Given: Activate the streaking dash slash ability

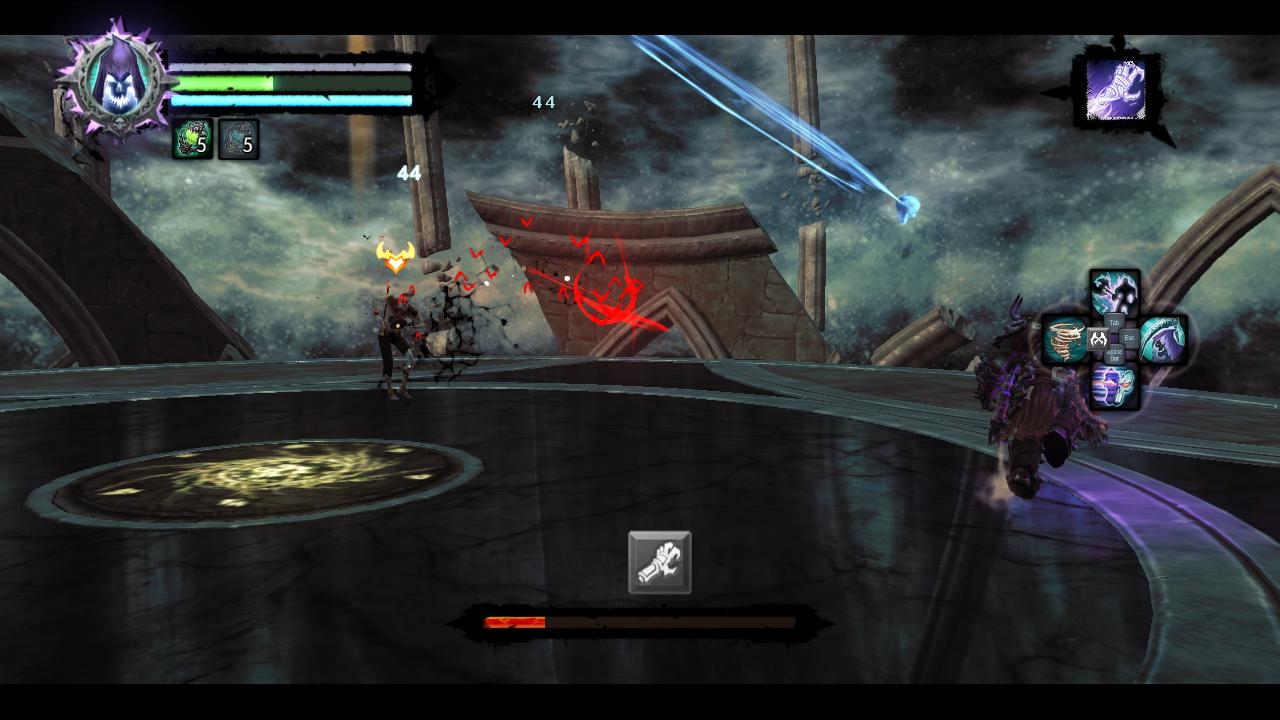Looking at the screenshot, I should tap(1114, 386).
